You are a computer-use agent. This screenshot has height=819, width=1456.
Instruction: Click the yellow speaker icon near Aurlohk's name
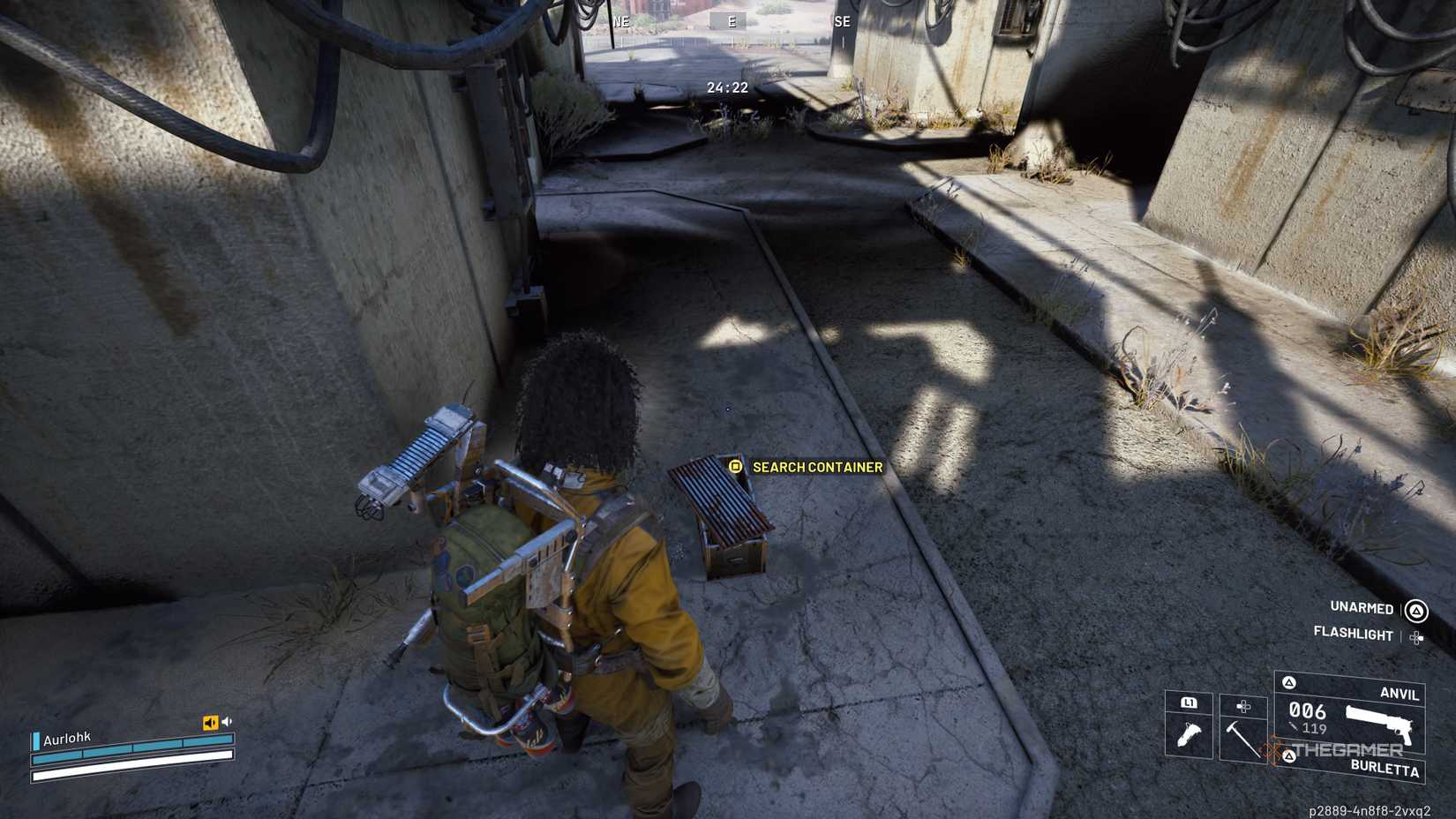[211, 721]
